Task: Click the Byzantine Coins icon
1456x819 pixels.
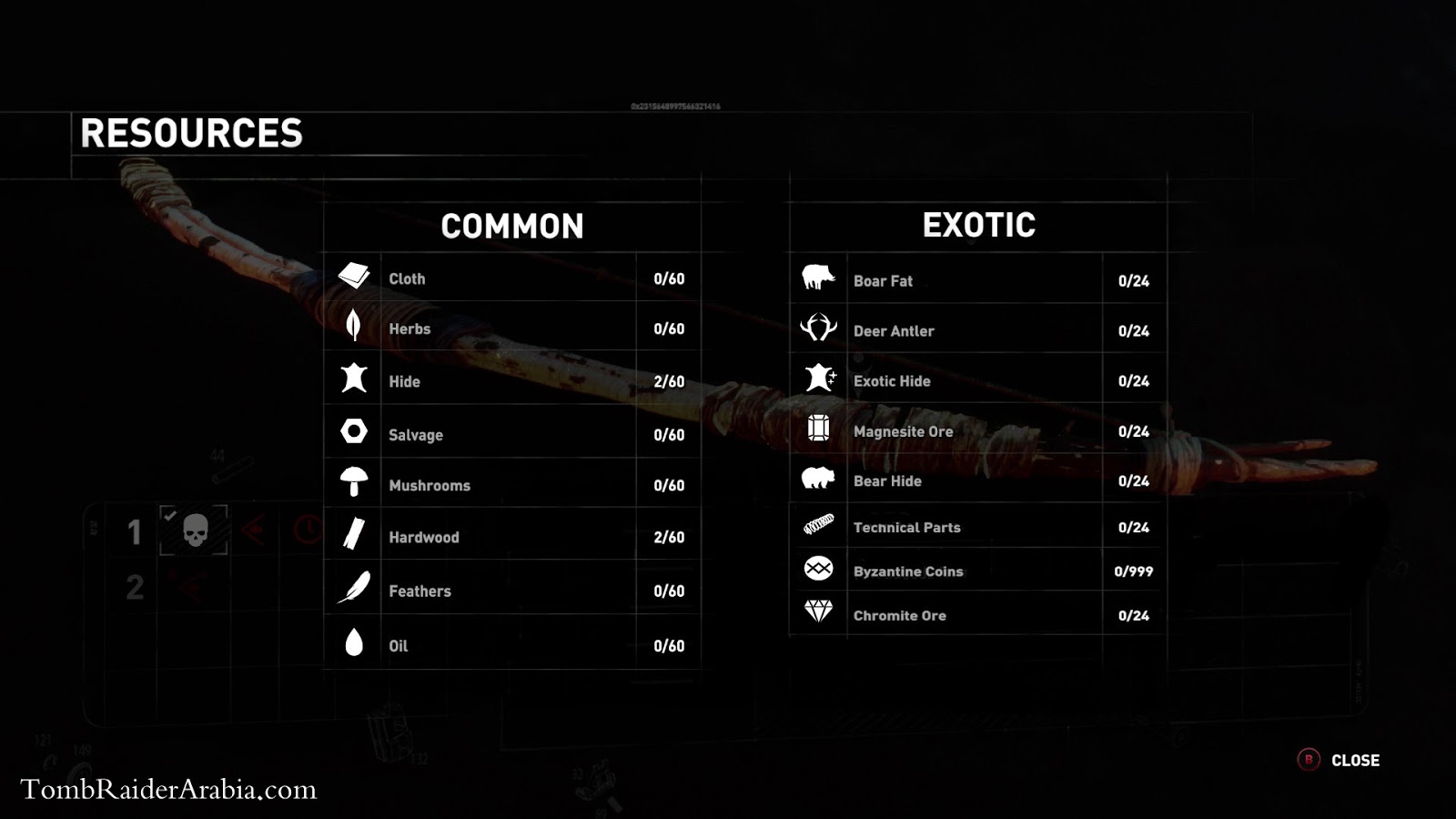Action: pyautogui.click(x=820, y=571)
